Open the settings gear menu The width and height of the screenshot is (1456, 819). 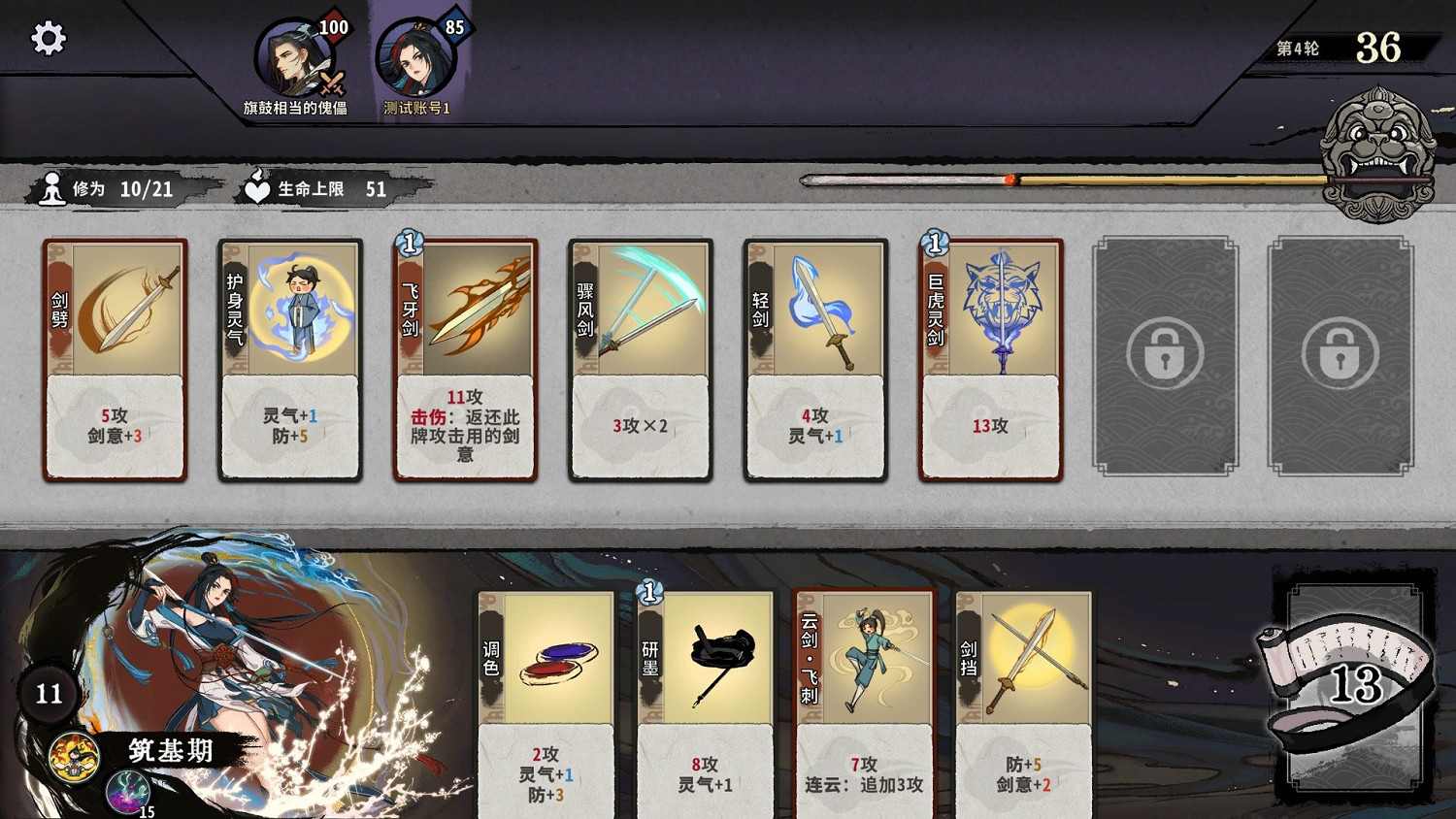click(x=46, y=36)
